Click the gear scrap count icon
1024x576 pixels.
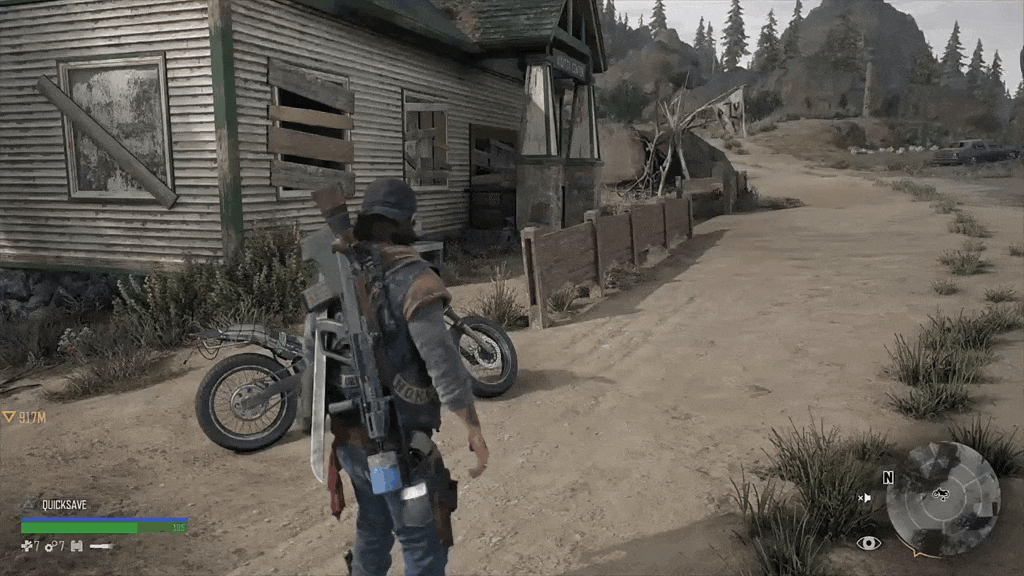(x=50, y=545)
